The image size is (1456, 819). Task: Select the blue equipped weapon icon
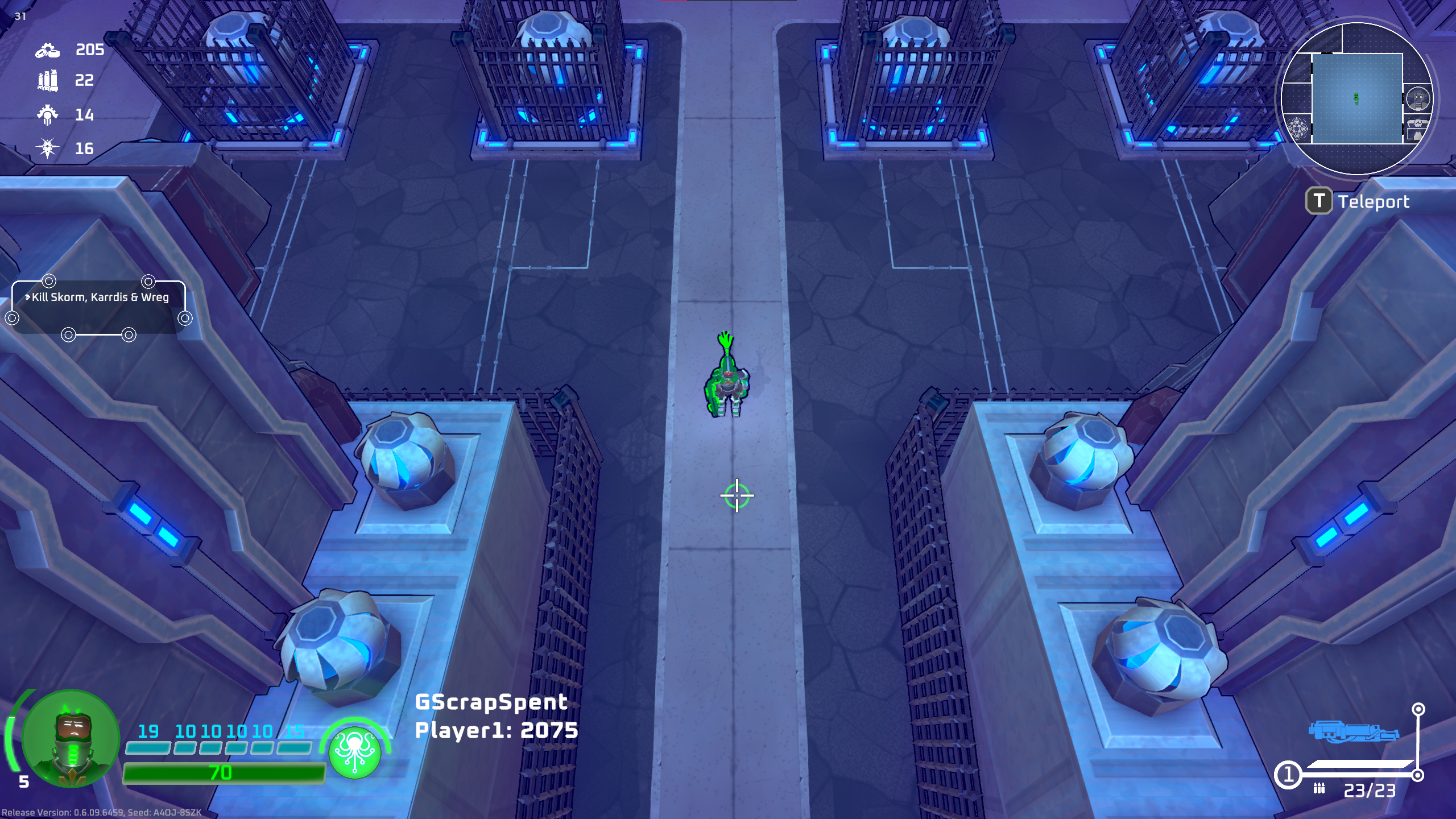point(1353,731)
